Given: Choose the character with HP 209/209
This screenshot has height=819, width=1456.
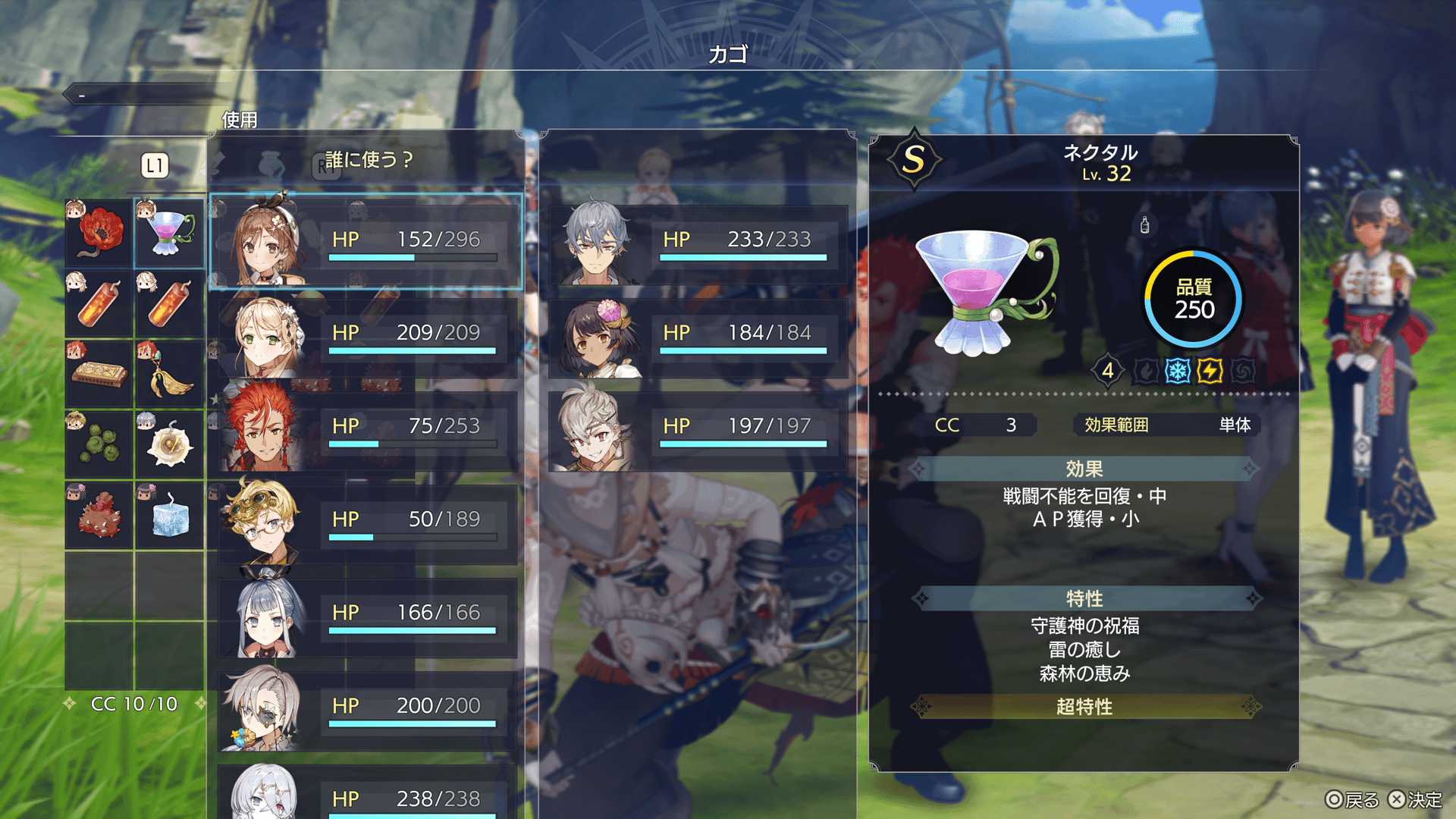Looking at the screenshot, I should tap(366, 334).
